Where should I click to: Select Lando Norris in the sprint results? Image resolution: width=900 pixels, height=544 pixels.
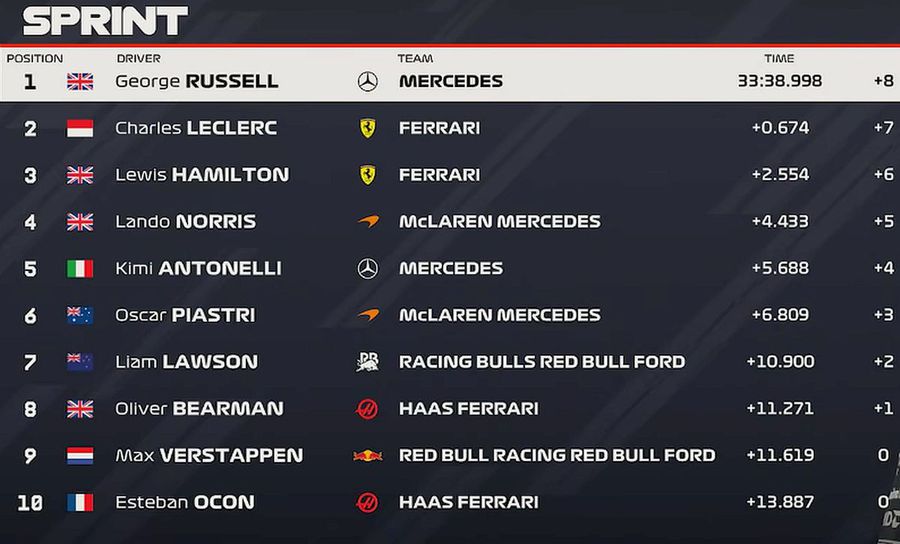click(x=186, y=221)
